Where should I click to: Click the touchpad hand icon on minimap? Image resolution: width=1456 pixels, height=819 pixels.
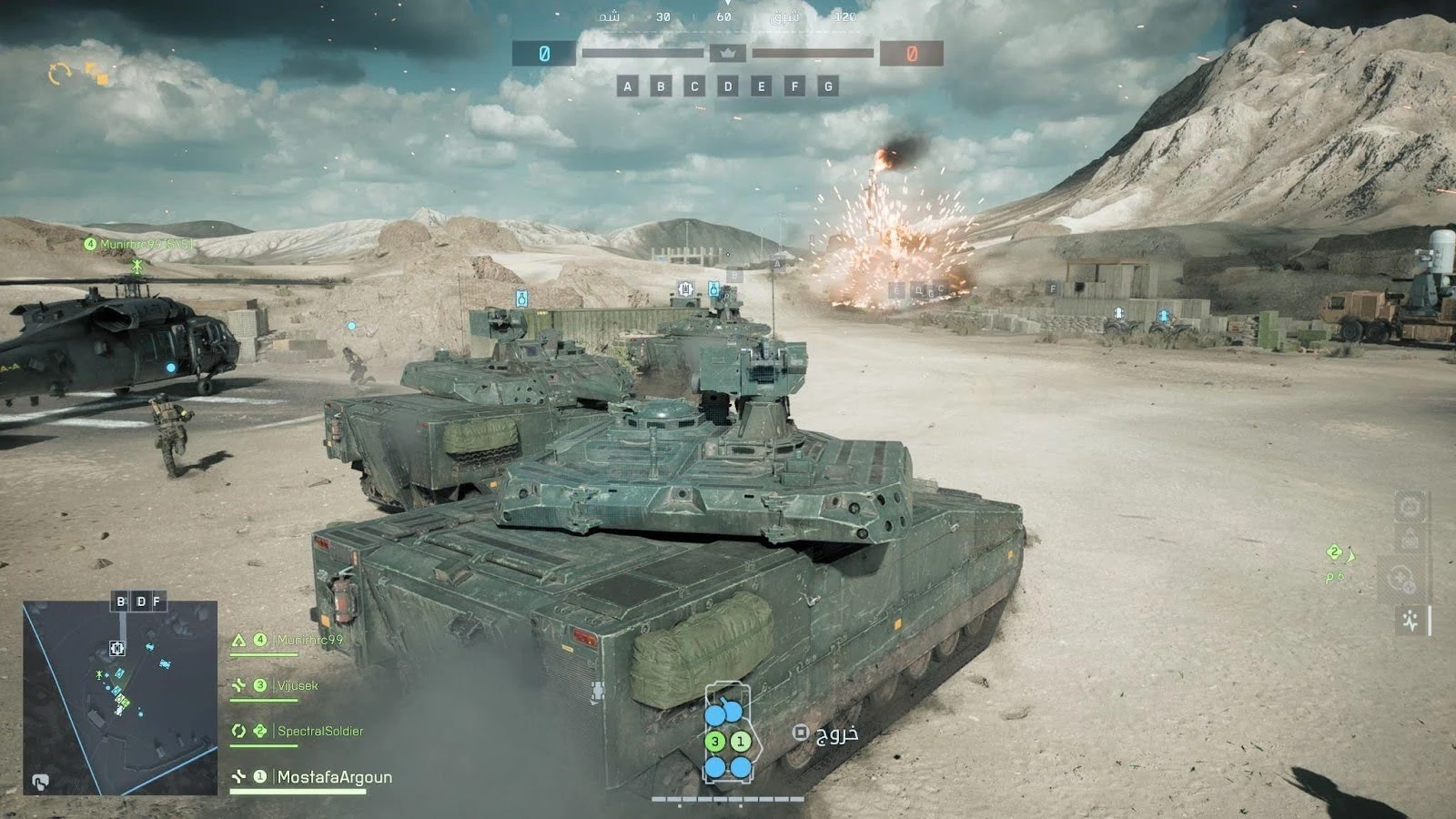pyautogui.click(x=41, y=781)
